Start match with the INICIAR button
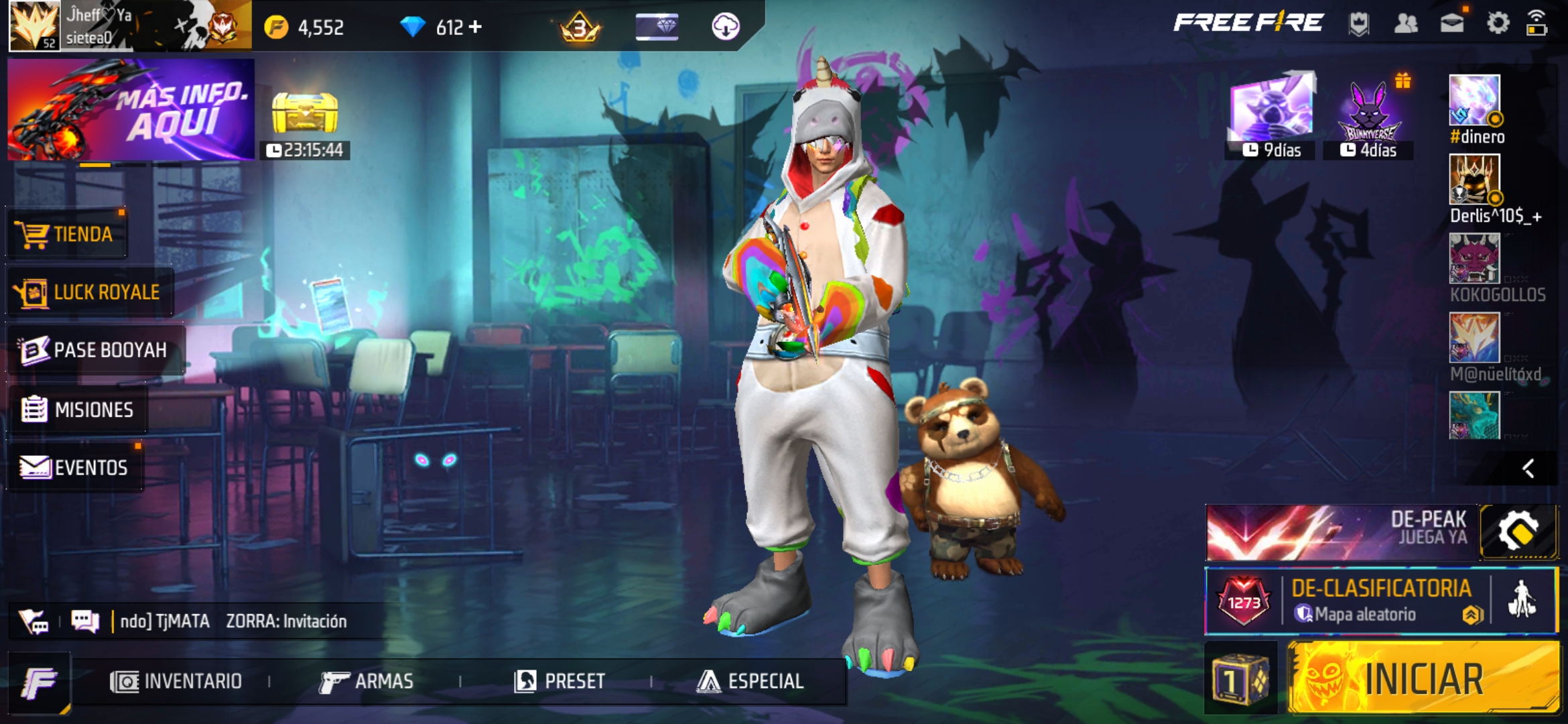Viewport: 1568px width, 724px height. point(1423,678)
